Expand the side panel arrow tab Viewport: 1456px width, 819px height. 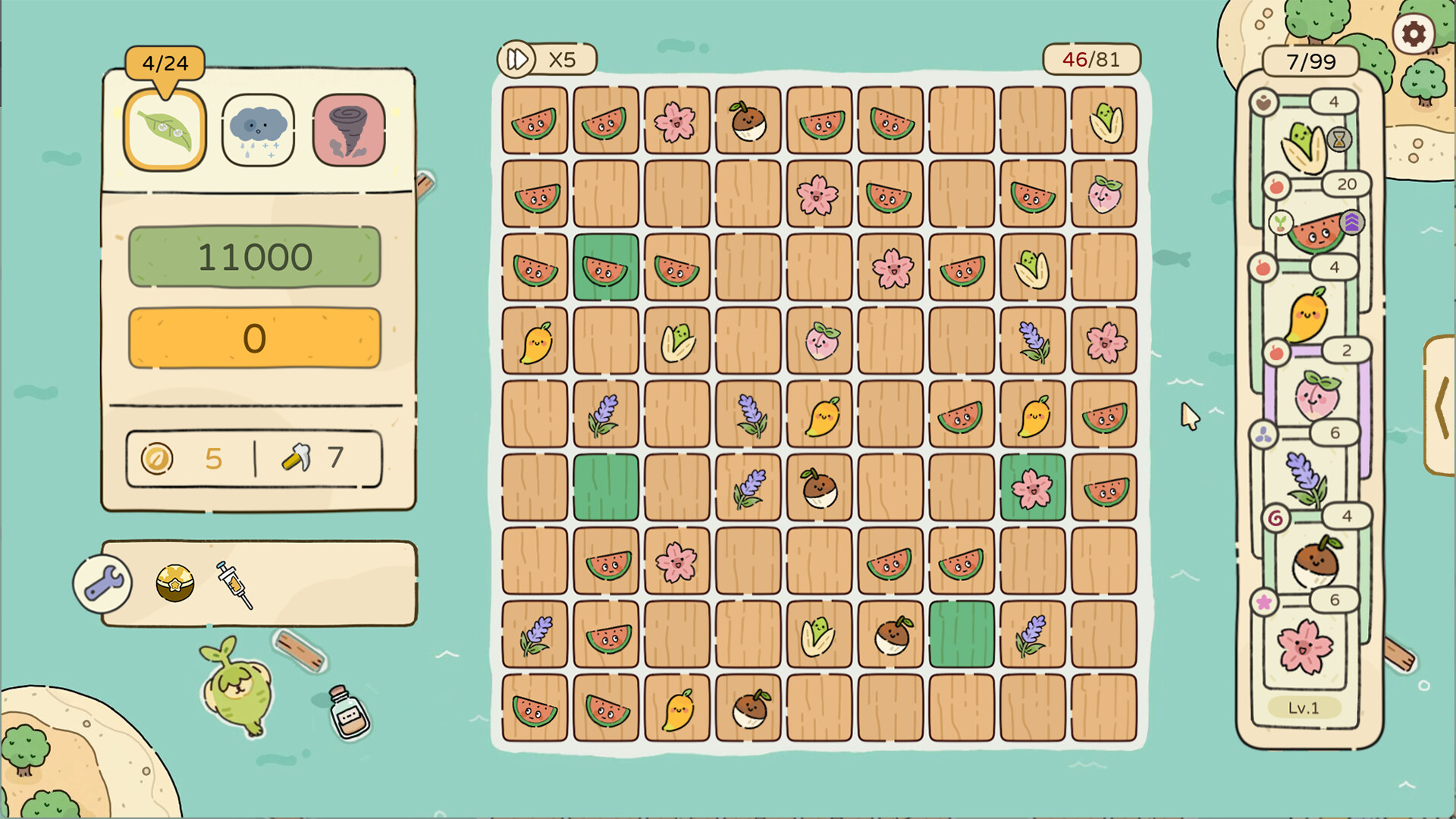(x=1440, y=406)
